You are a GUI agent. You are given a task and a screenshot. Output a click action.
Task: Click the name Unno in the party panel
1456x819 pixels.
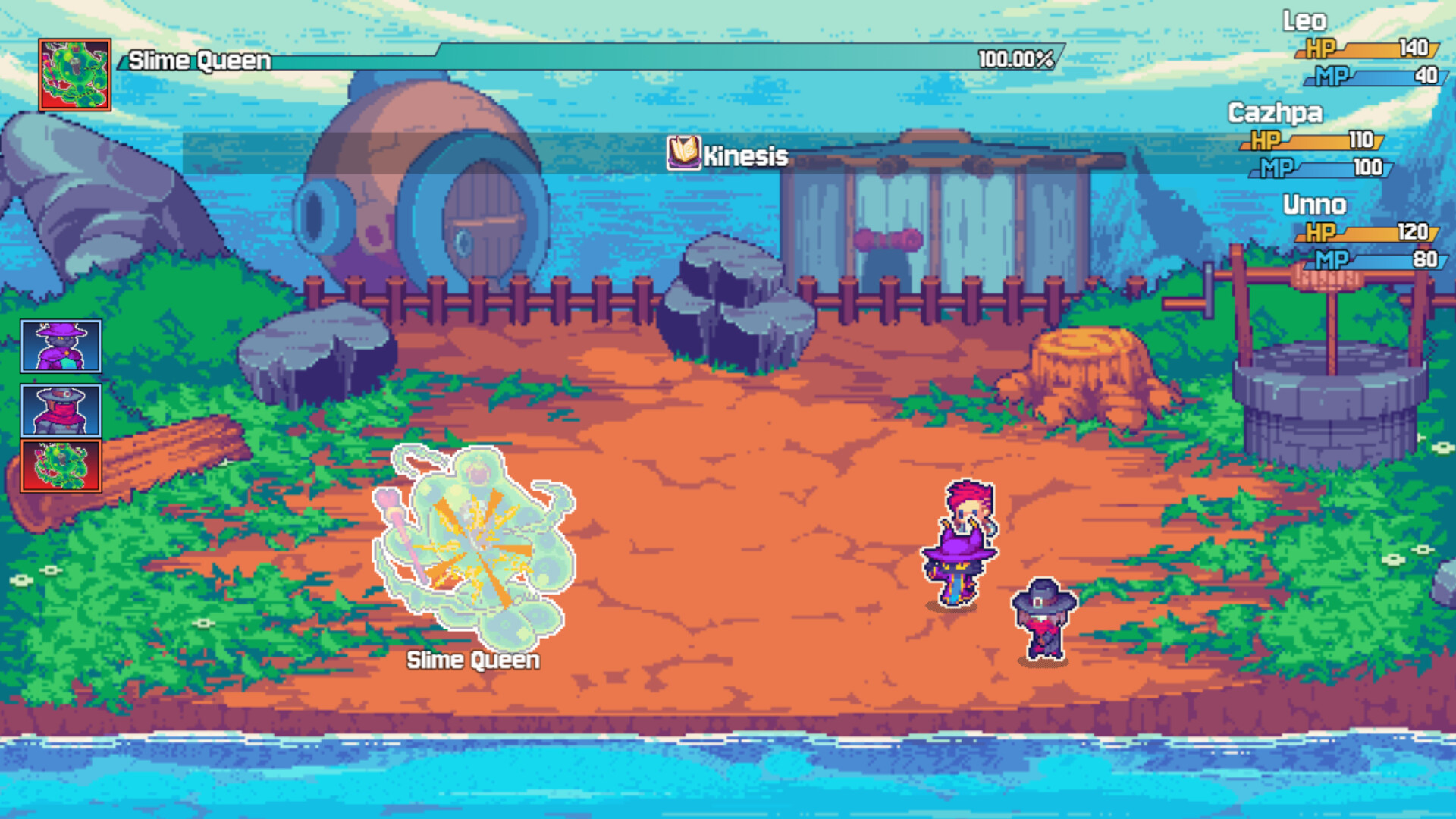1314,204
